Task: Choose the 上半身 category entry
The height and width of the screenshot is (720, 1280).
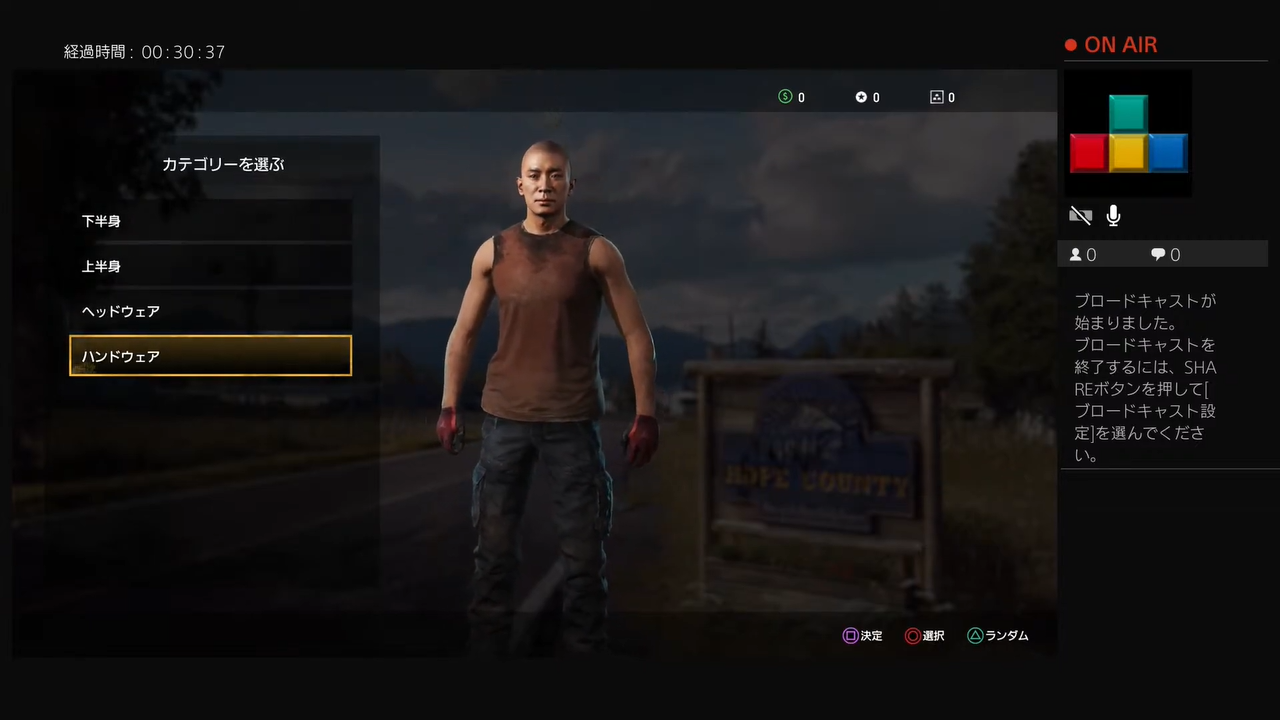Action: click(x=210, y=266)
